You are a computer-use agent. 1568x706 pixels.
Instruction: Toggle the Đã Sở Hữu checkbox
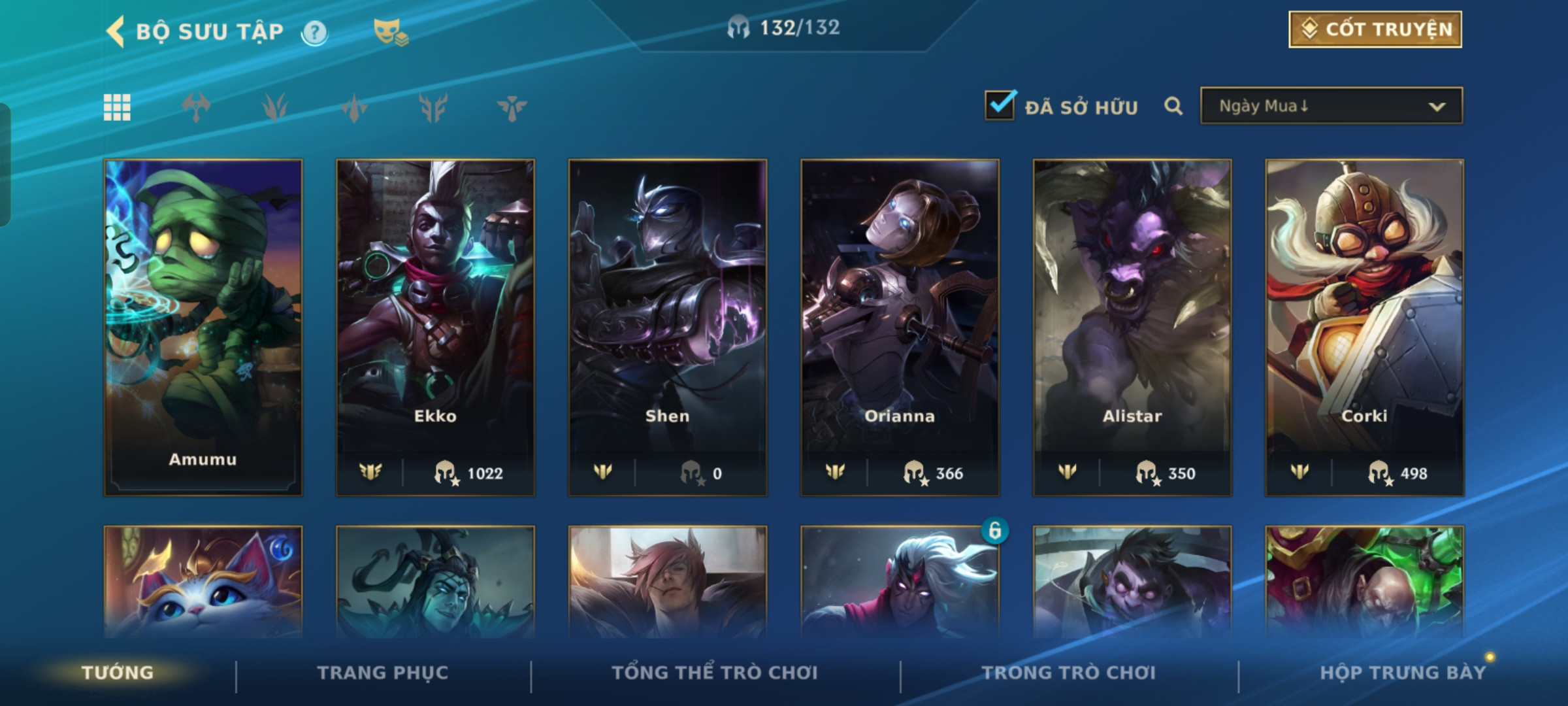1000,106
